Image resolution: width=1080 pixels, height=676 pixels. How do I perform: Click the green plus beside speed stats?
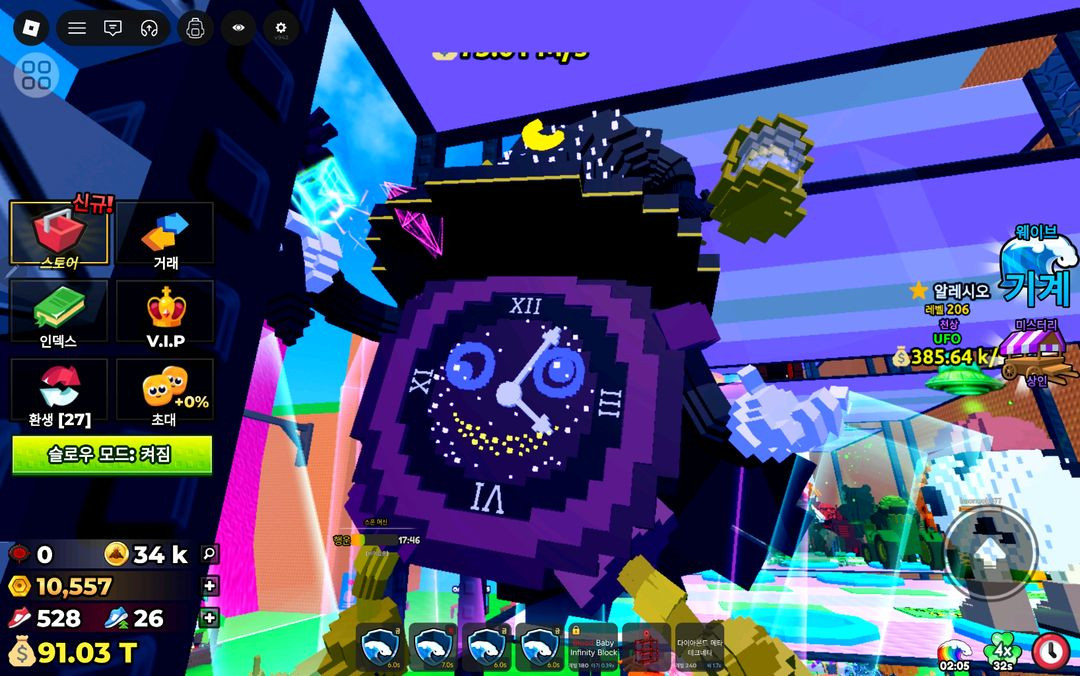point(209,618)
